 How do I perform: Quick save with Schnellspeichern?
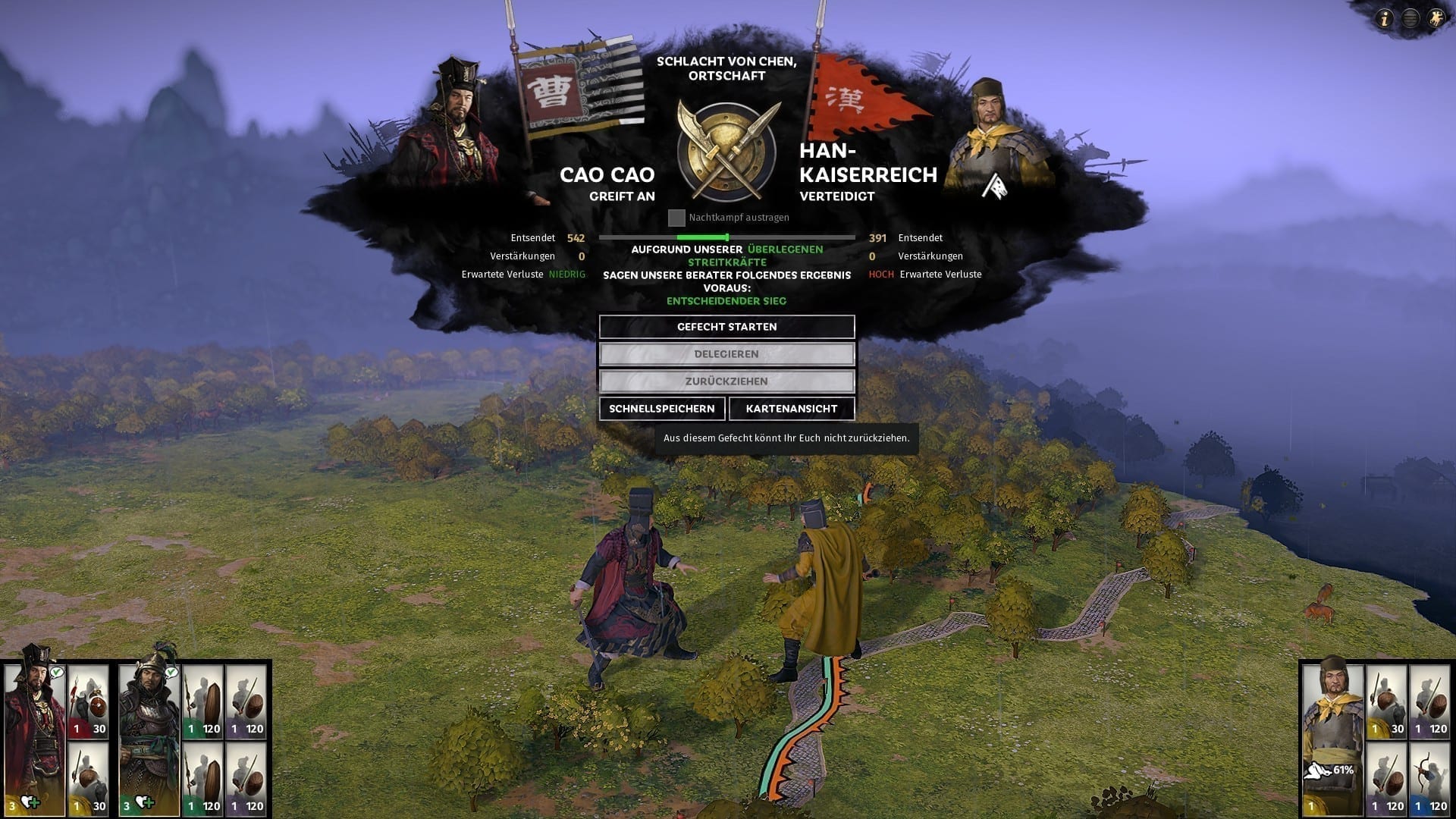click(x=661, y=409)
